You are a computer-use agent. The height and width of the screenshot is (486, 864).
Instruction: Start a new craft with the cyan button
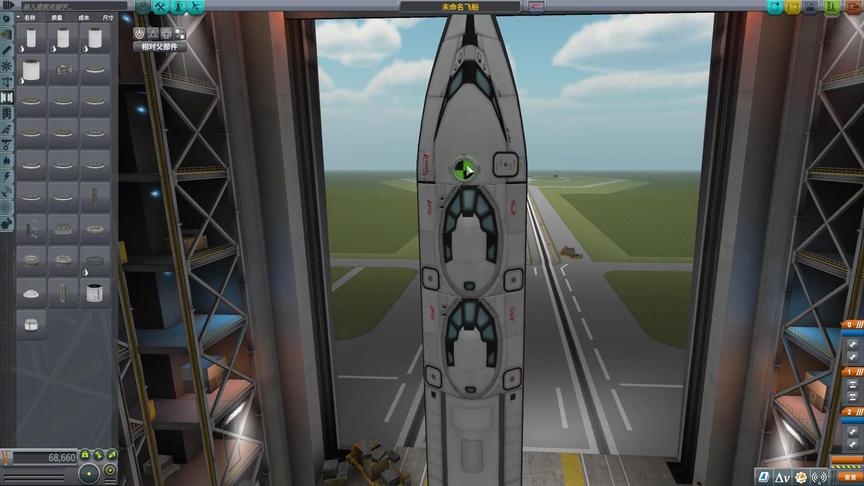[x=775, y=7]
